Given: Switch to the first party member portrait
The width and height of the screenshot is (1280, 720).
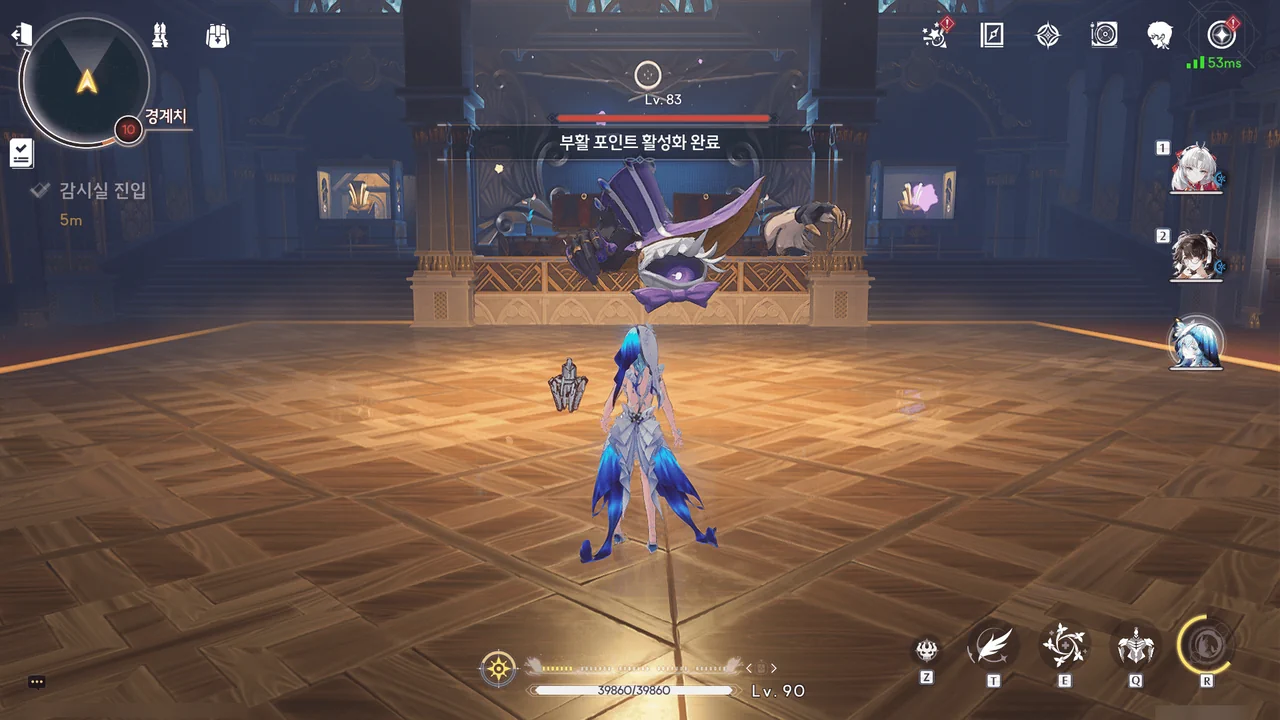Looking at the screenshot, I should (x=1194, y=172).
